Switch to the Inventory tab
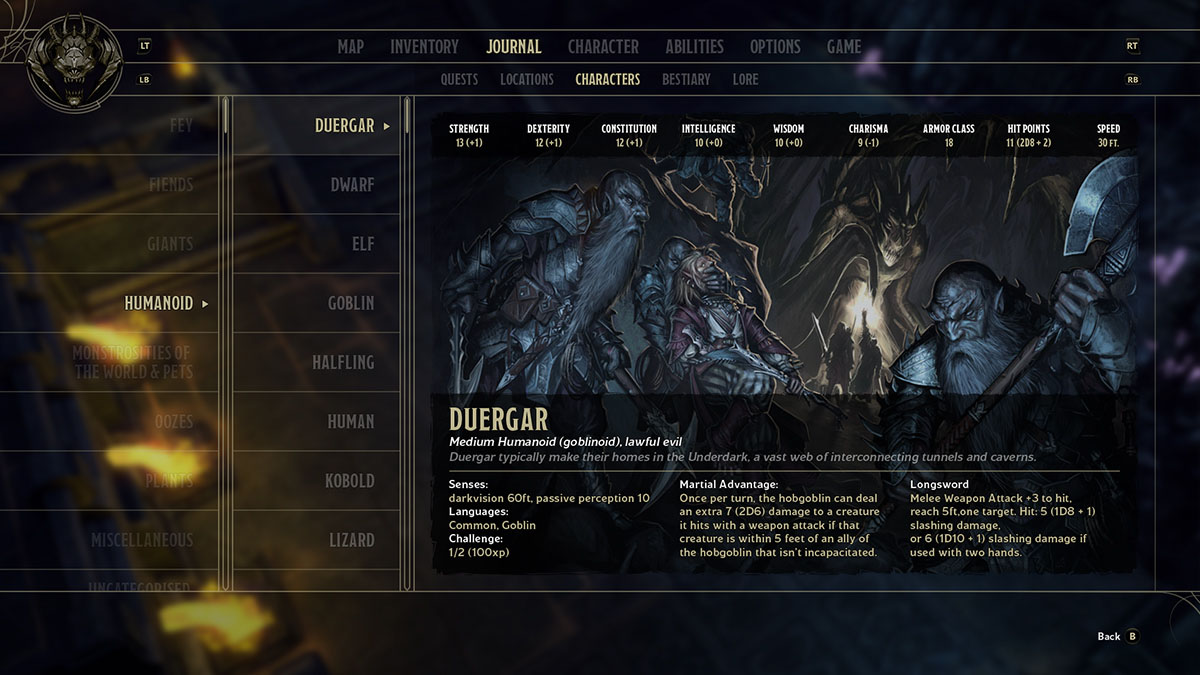1200x675 pixels. click(424, 47)
